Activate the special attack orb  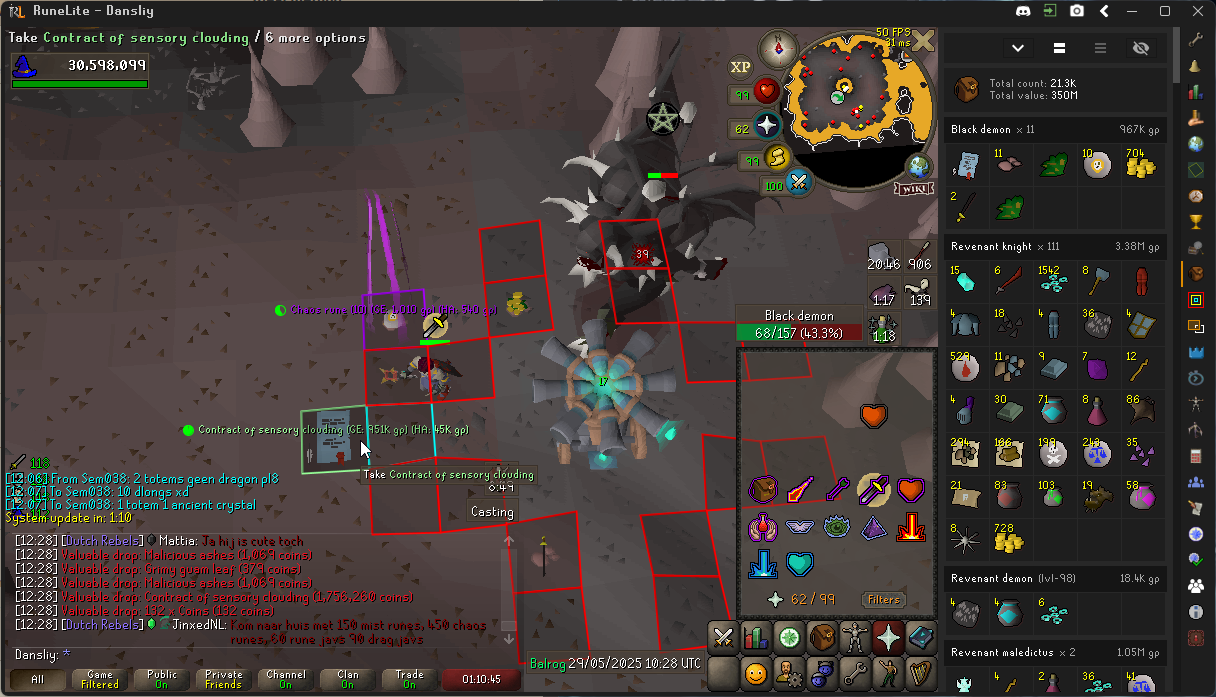[799, 184]
